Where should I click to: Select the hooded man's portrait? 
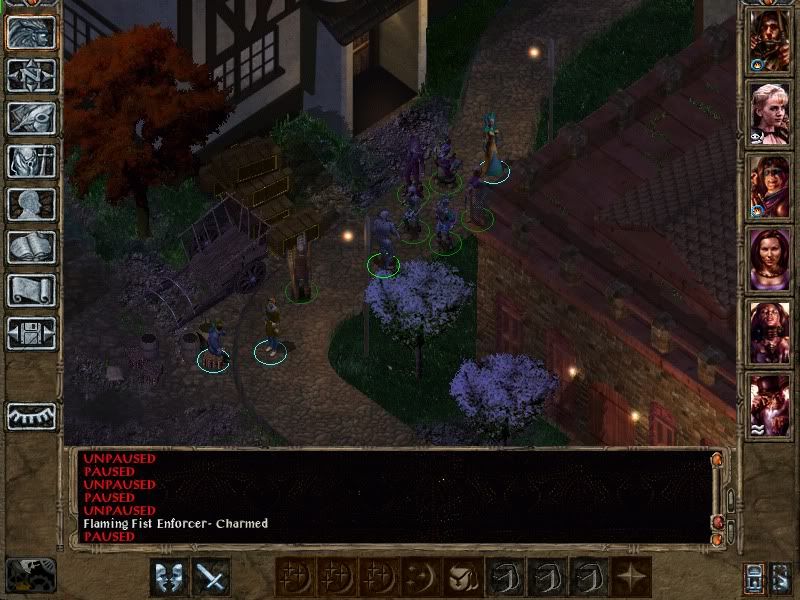coord(771,40)
